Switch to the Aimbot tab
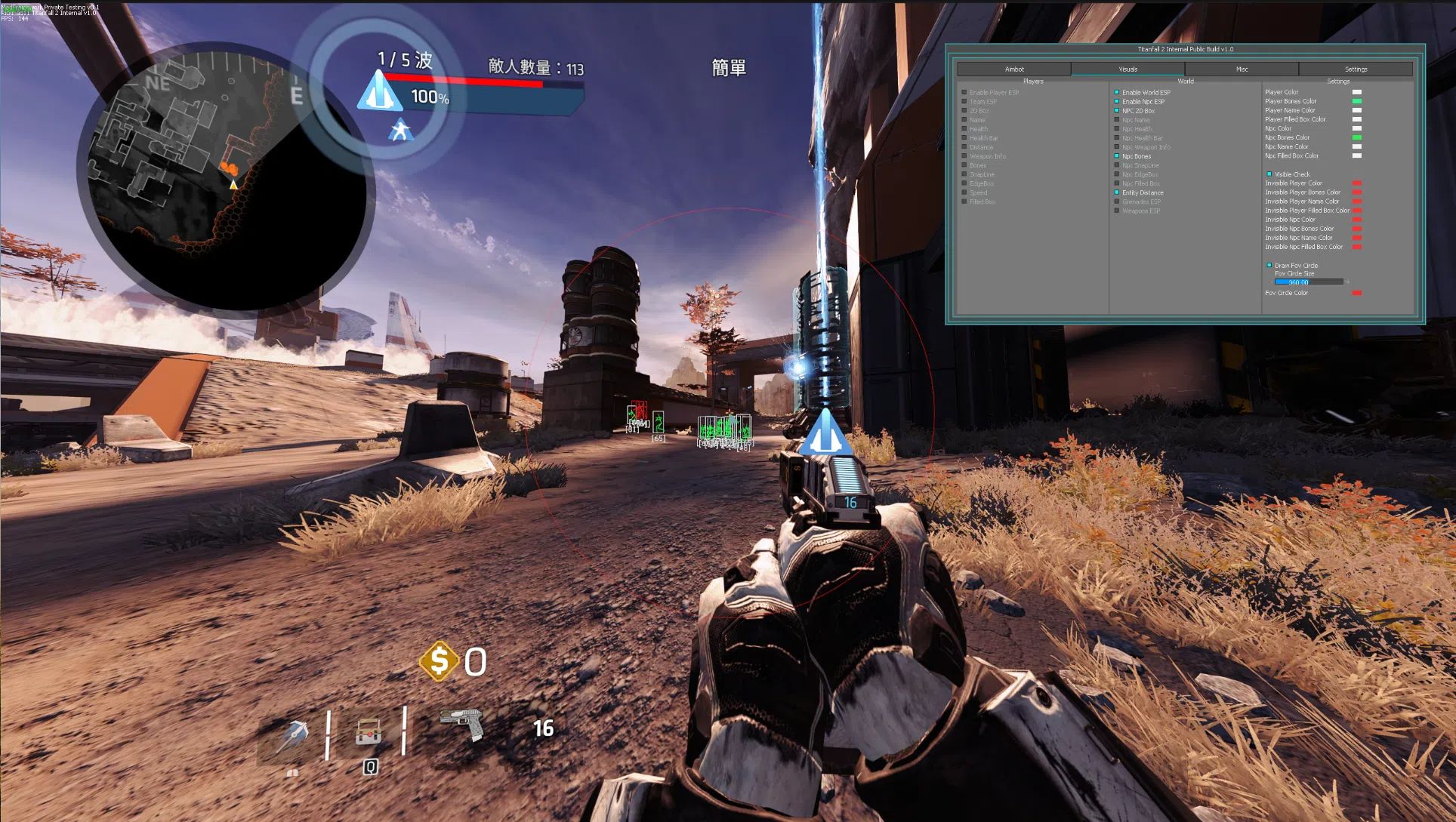1456x822 pixels. coord(1013,69)
